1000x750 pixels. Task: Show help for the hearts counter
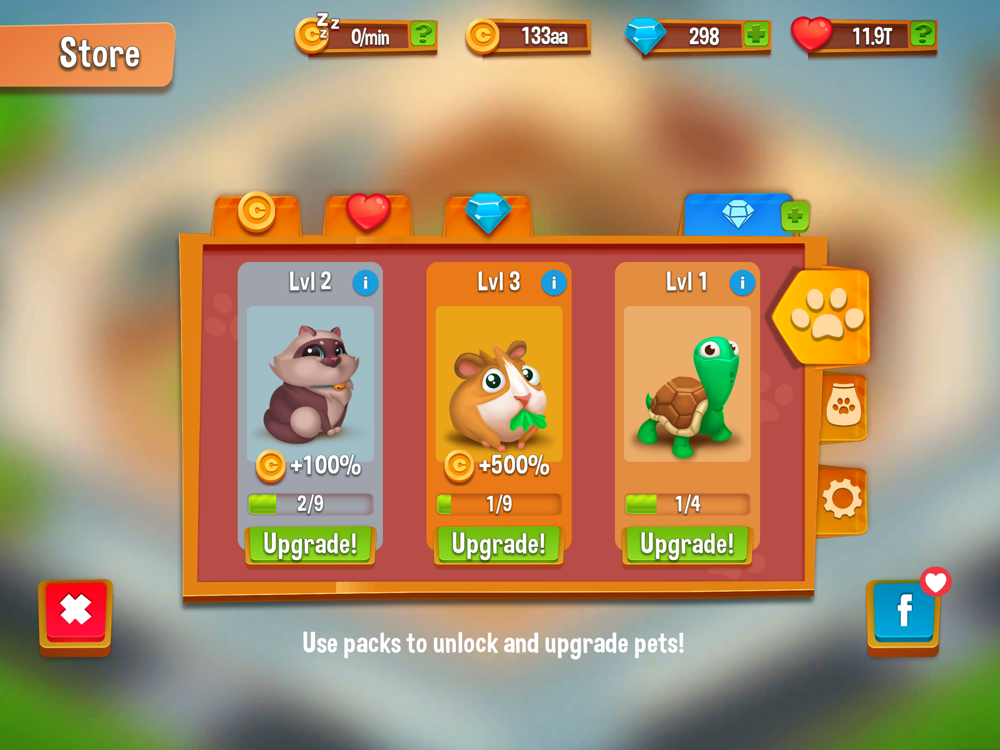pos(922,36)
